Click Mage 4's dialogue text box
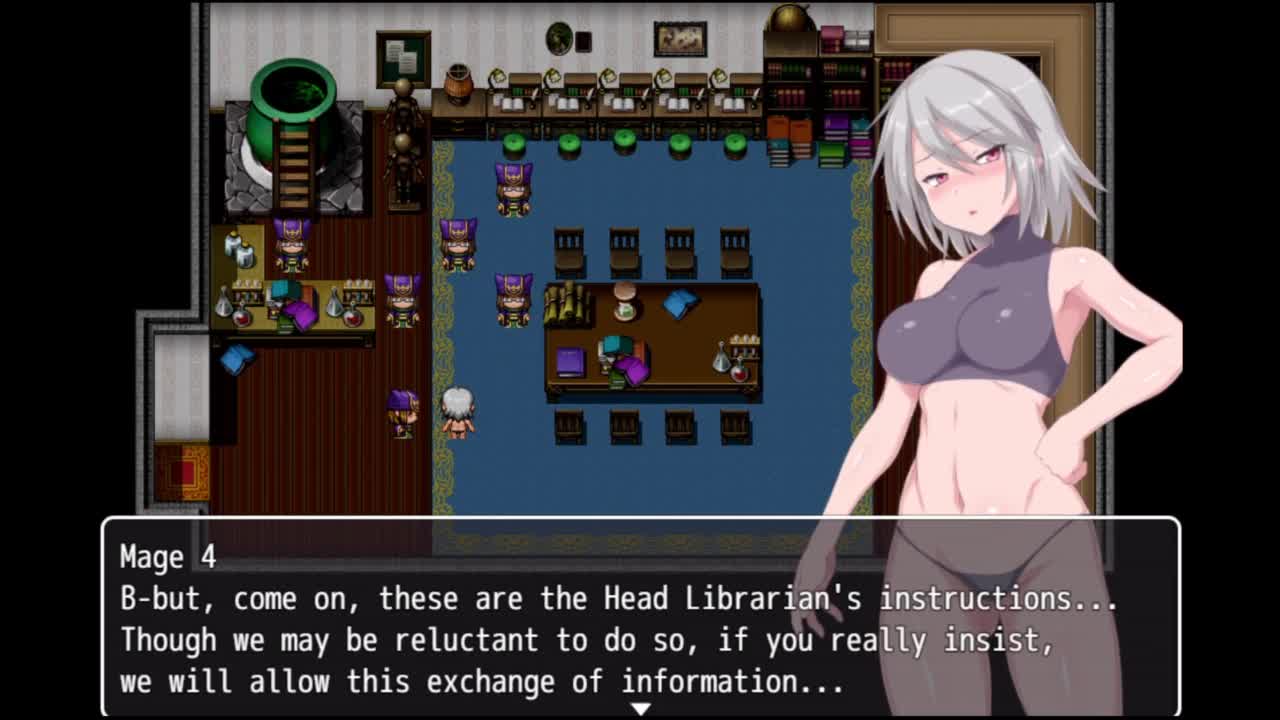1280x720 pixels. tap(640, 617)
